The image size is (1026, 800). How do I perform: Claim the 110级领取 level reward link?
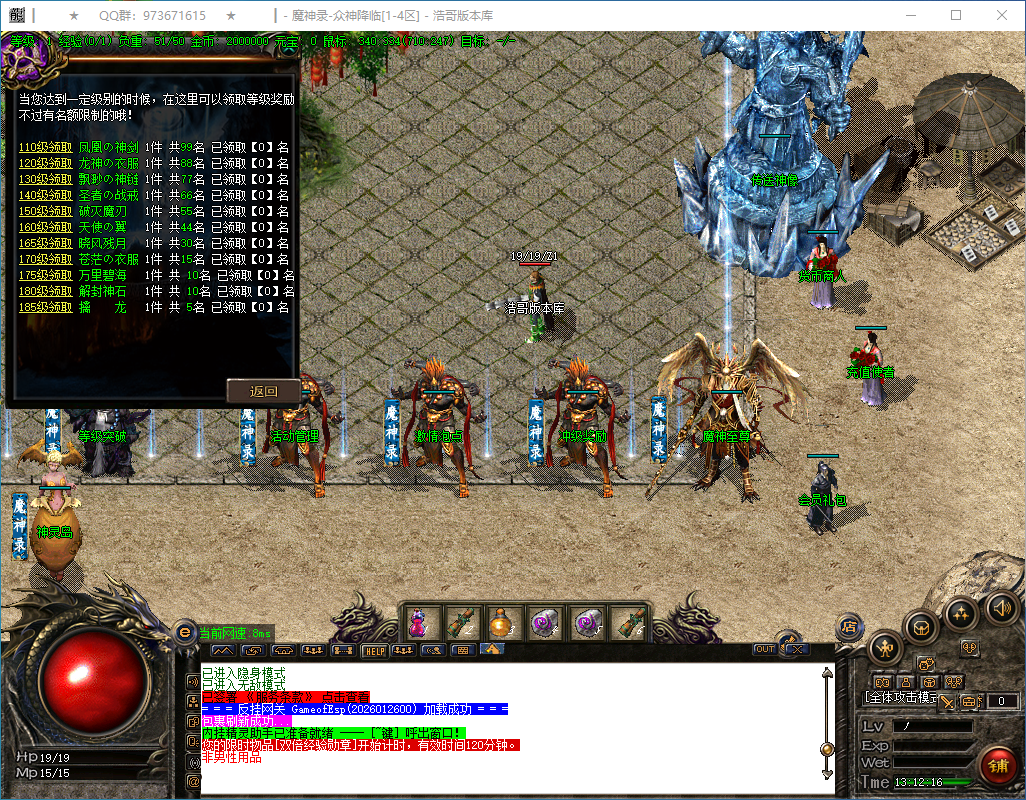46,147
